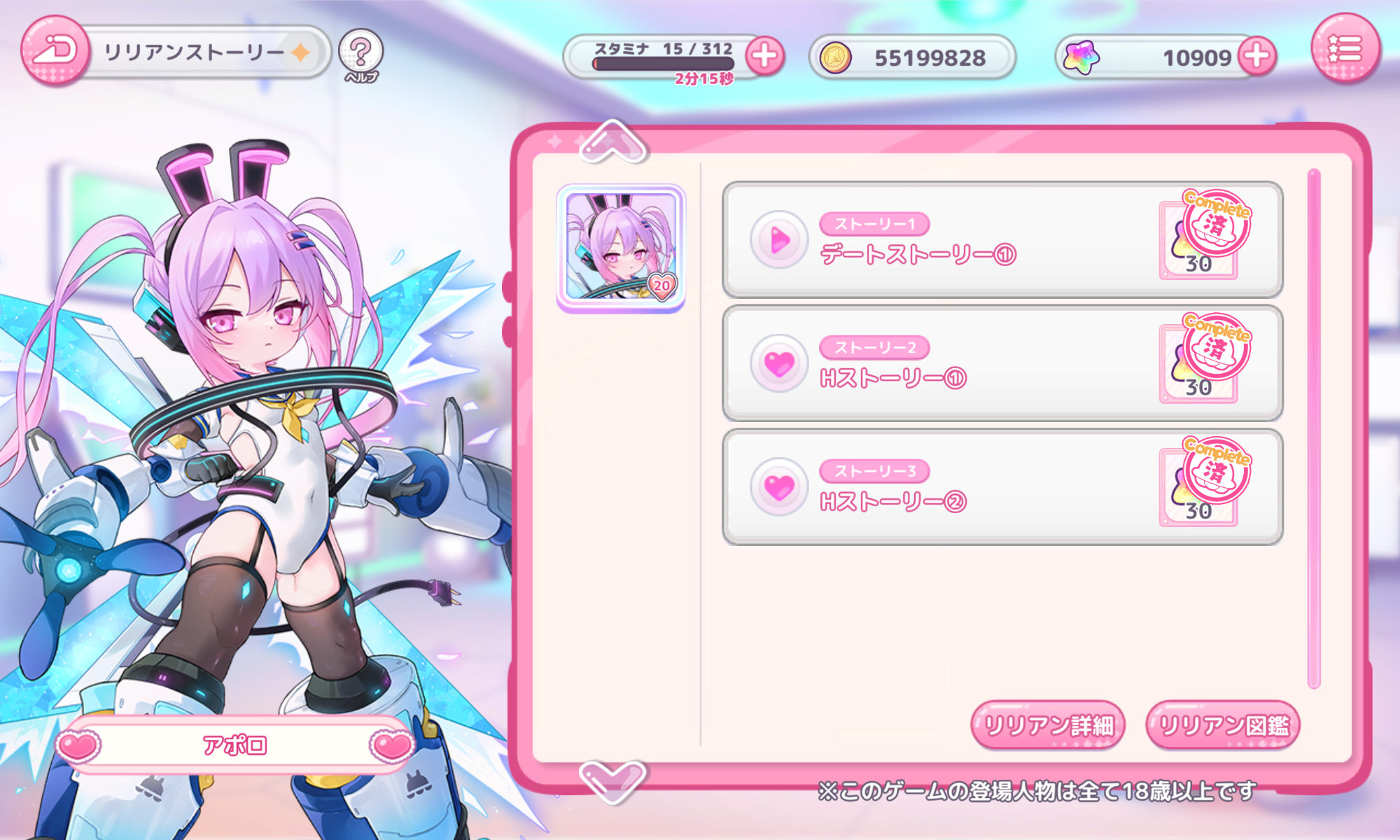Image resolution: width=1400 pixels, height=840 pixels.
Task: Open リリアン図鑑 encyclopedia
Action: click(x=1223, y=725)
